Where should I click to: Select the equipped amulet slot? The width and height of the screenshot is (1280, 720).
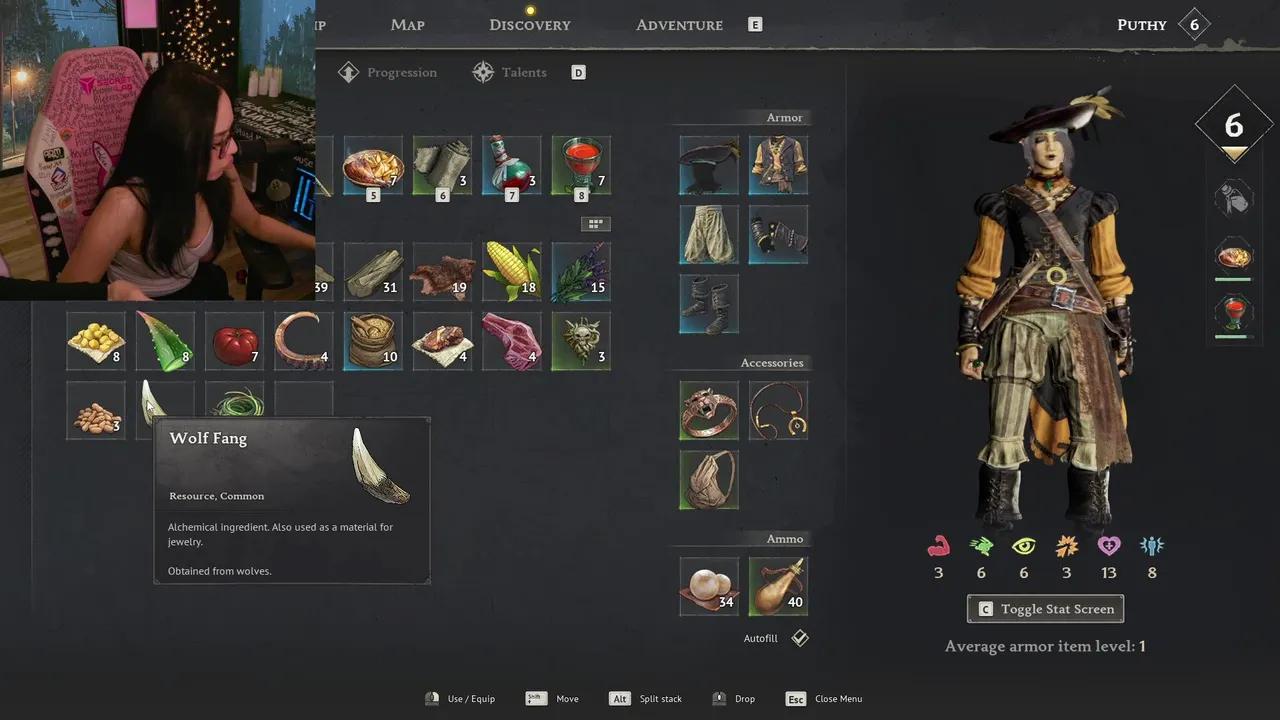point(778,410)
